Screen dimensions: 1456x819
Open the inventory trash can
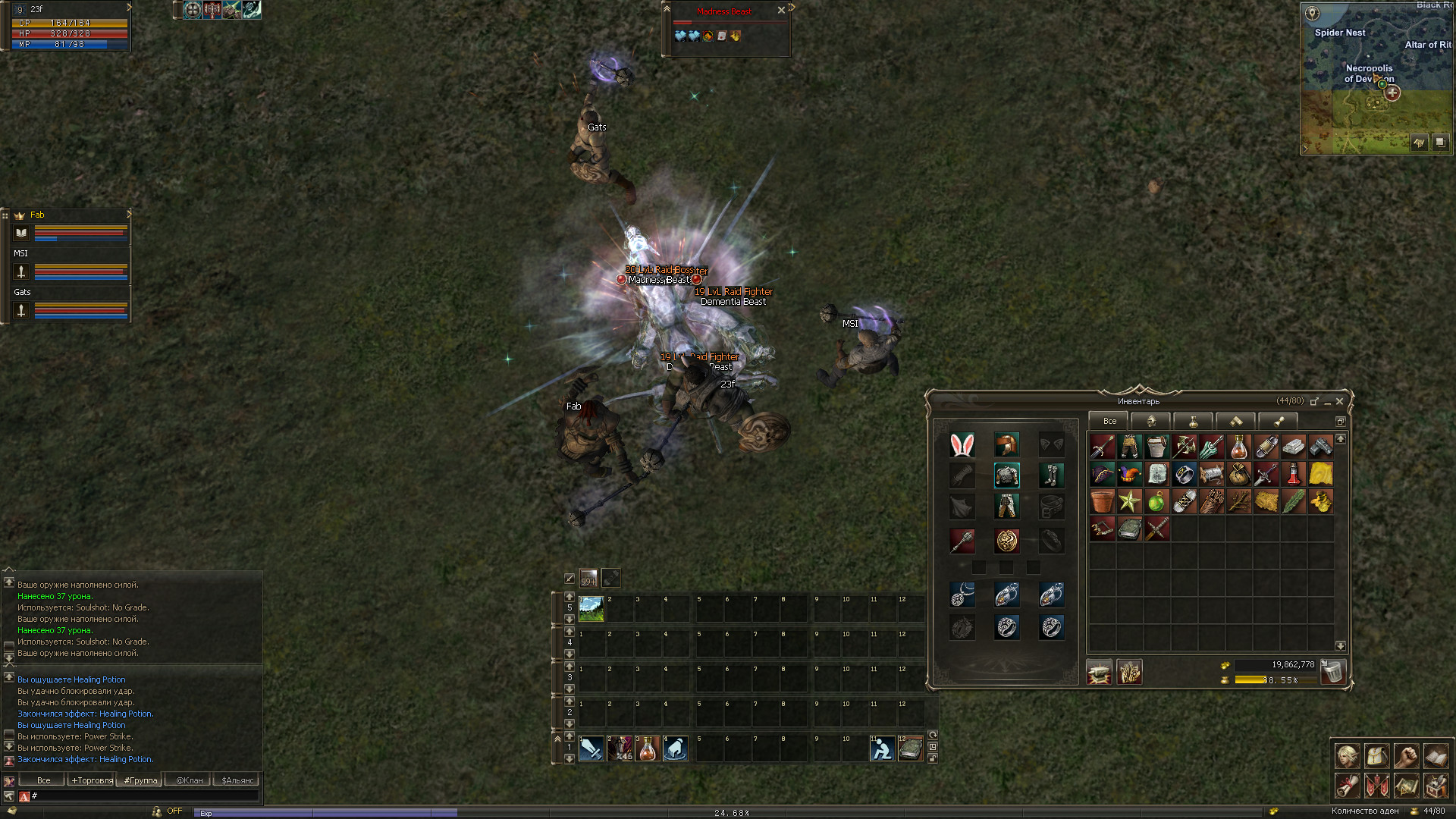click(x=1332, y=671)
